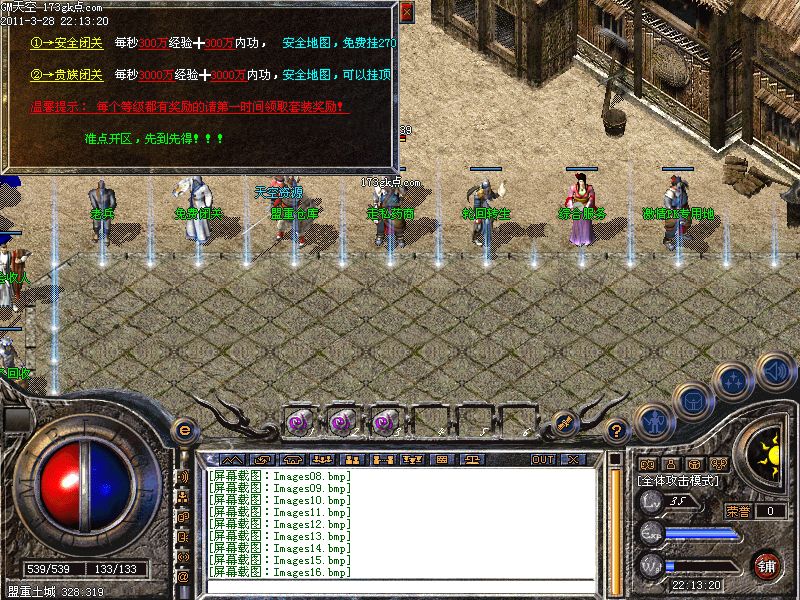Image resolution: width=800 pixels, height=600 pixels.
Task: Click the Lv level round button
Action: (651, 503)
